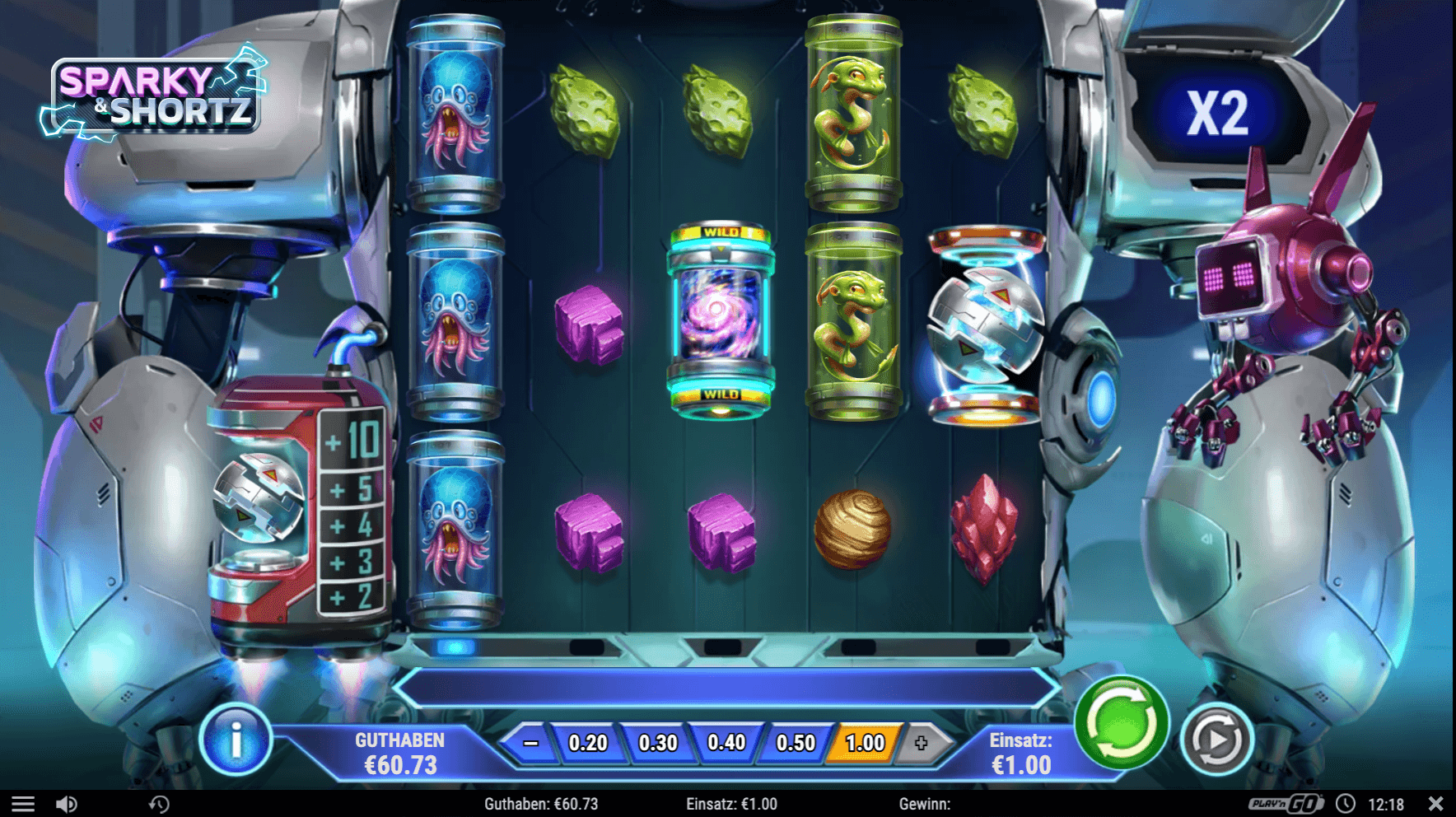This screenshot has height=817, width=1456.
Task: Start autoplay with the grey play button
Action: coord(1216,740)
